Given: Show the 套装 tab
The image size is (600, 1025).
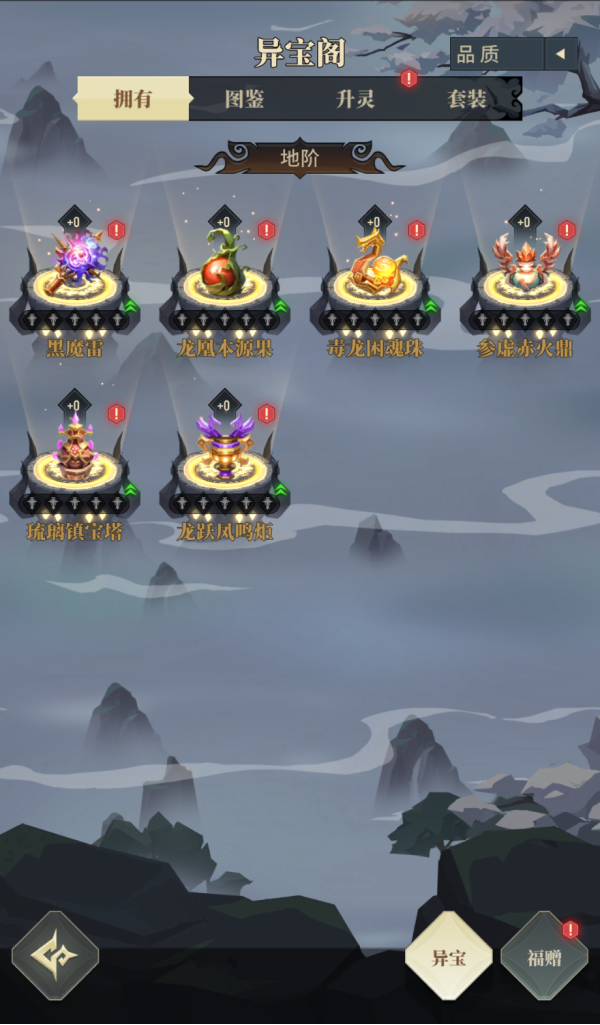Looking at the screenshot, I should tap(467, 99).
